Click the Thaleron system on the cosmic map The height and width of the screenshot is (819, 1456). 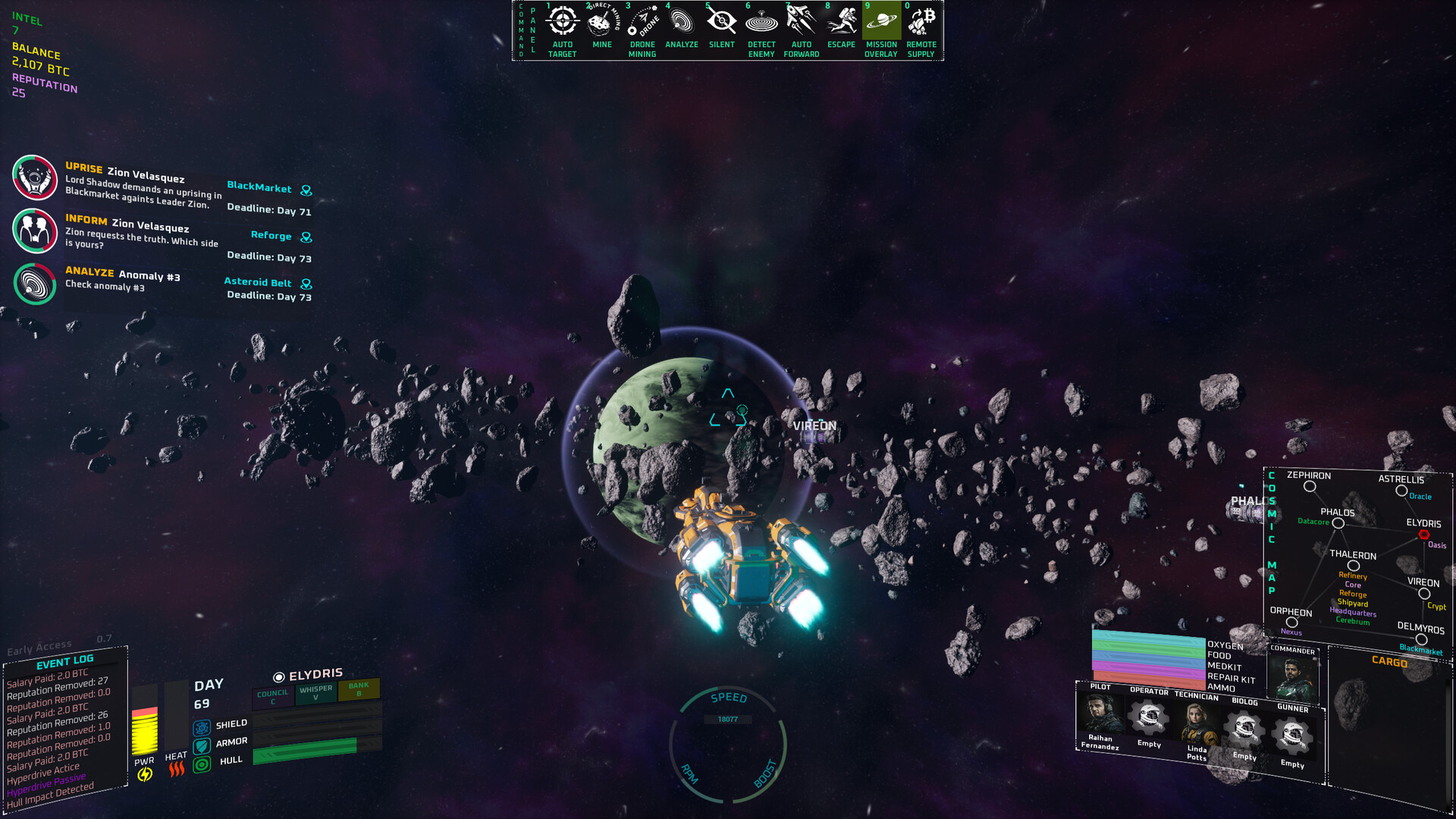point(1353,566)
